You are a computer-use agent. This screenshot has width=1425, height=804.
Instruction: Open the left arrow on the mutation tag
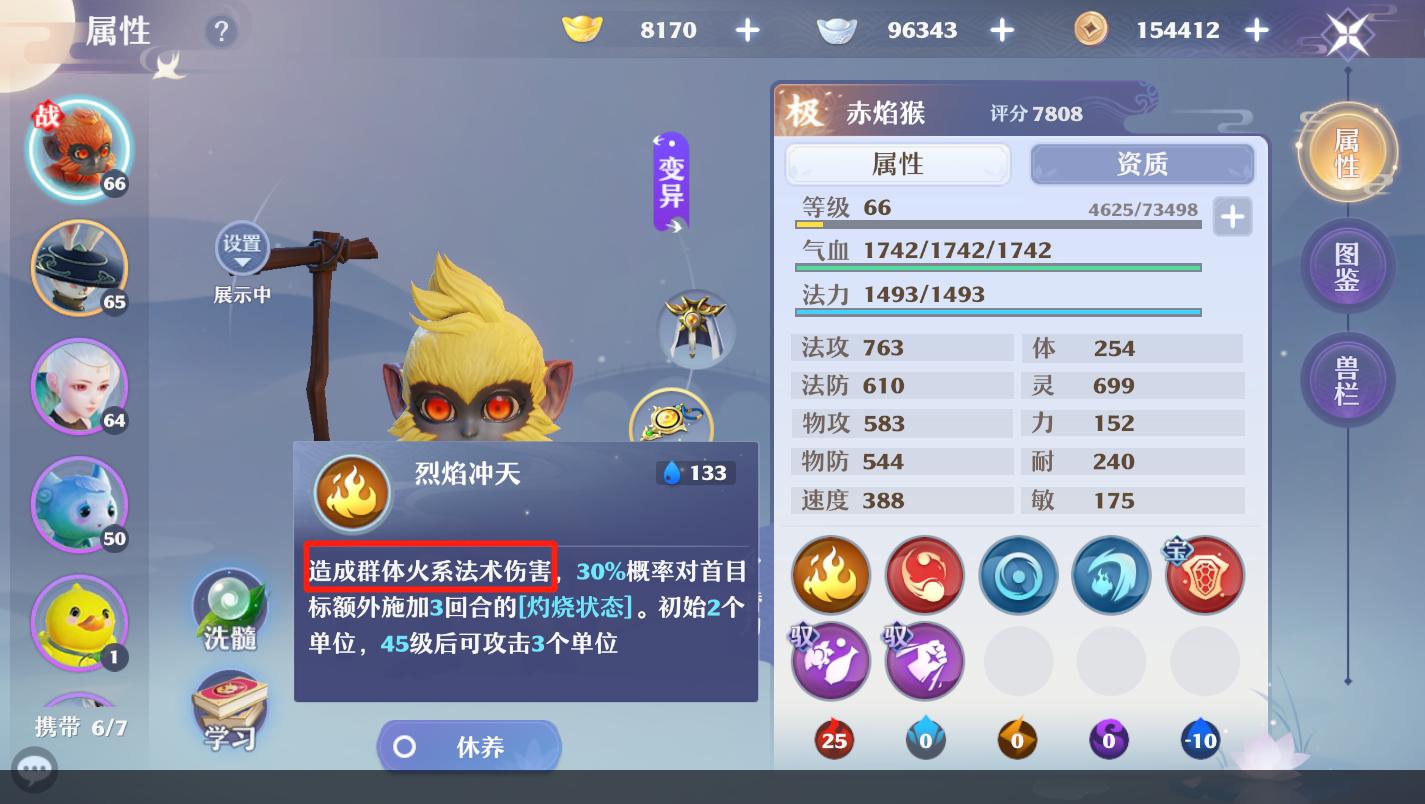tap(658, 140)
